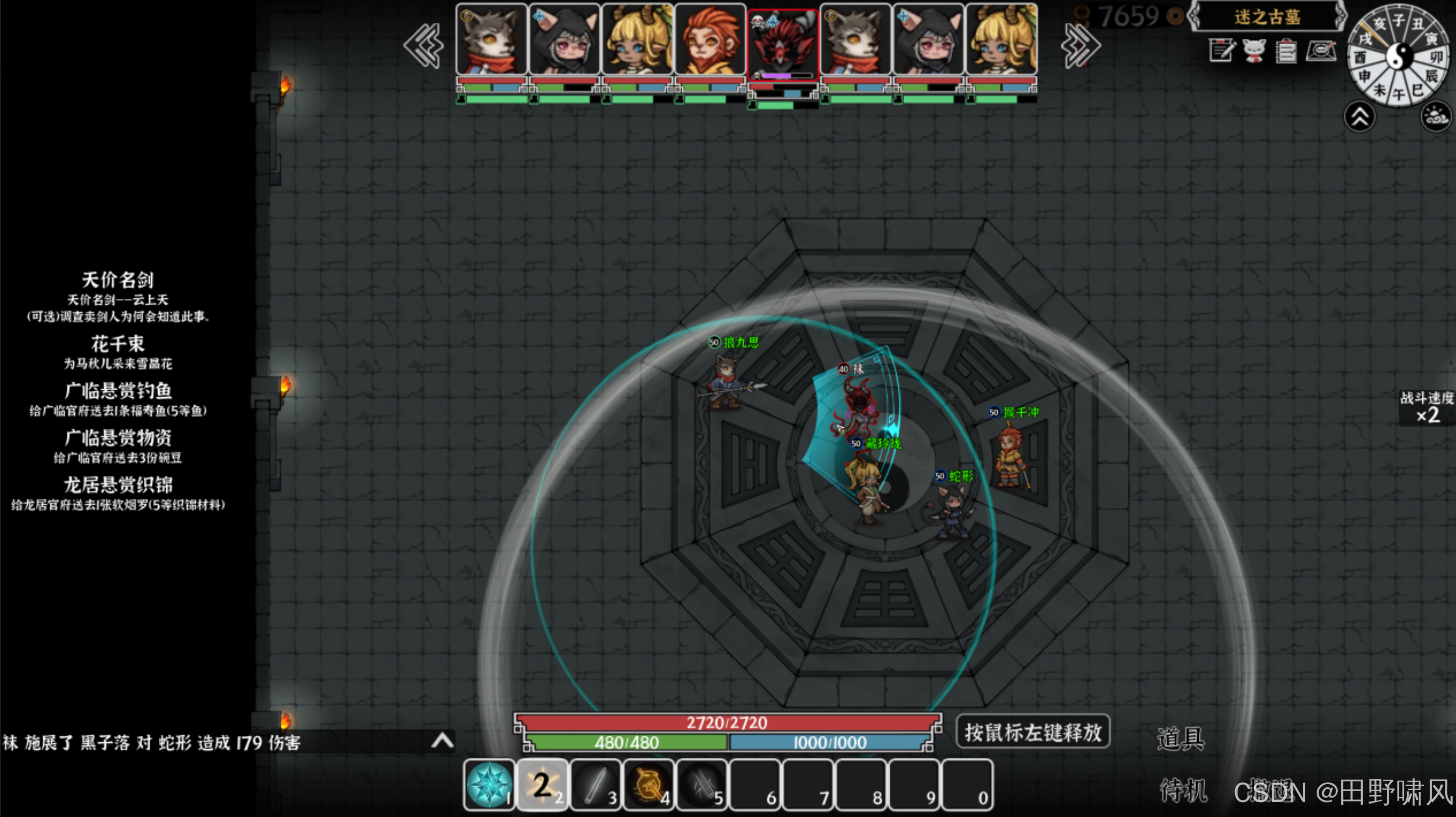Select the highlighted skill in hotbar slot 2
The height and width of the screenshot is (817, 1456).
[x=542, y=785]
